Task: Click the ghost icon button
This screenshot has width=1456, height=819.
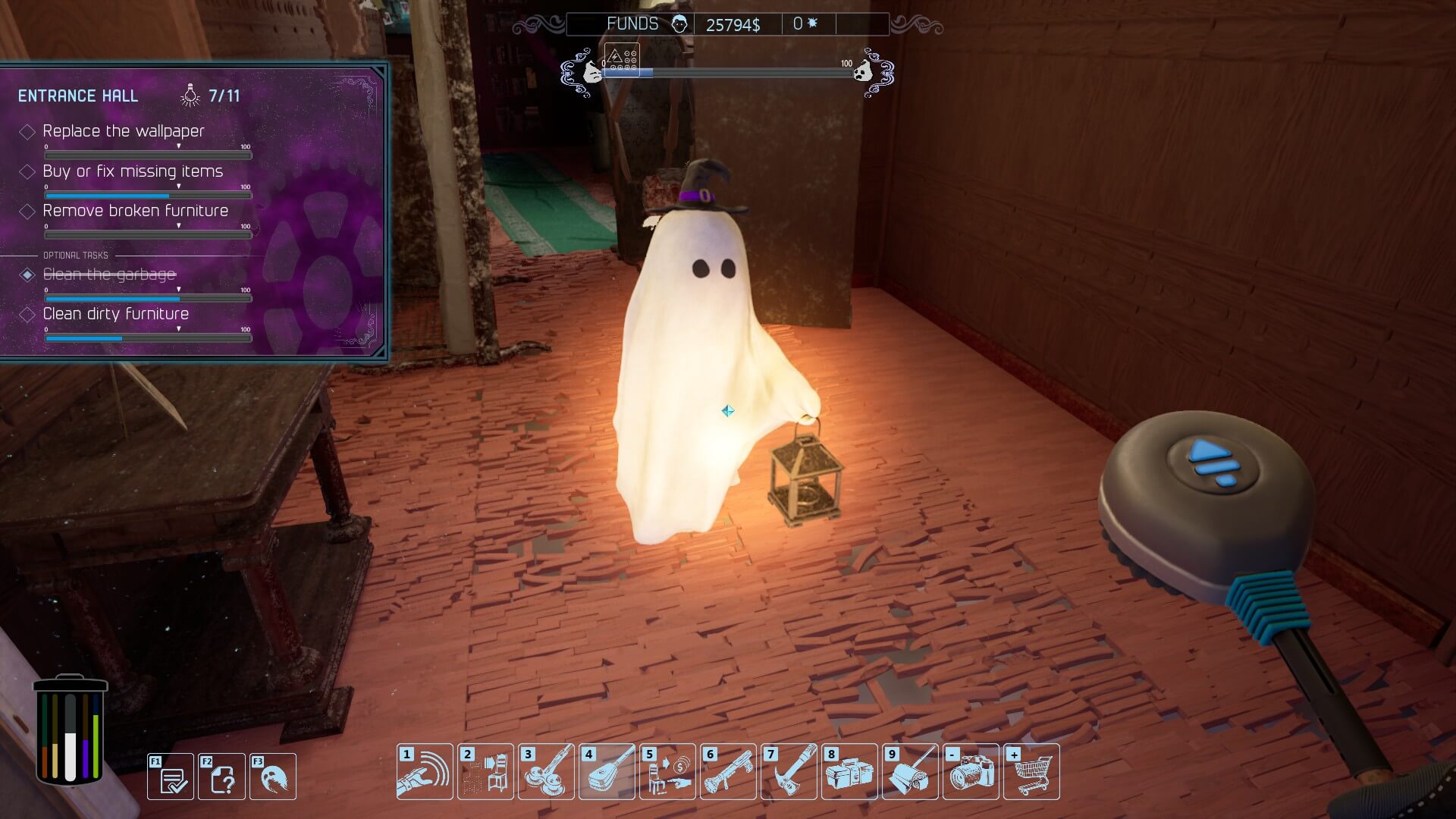Action: [x=273, y=777]
